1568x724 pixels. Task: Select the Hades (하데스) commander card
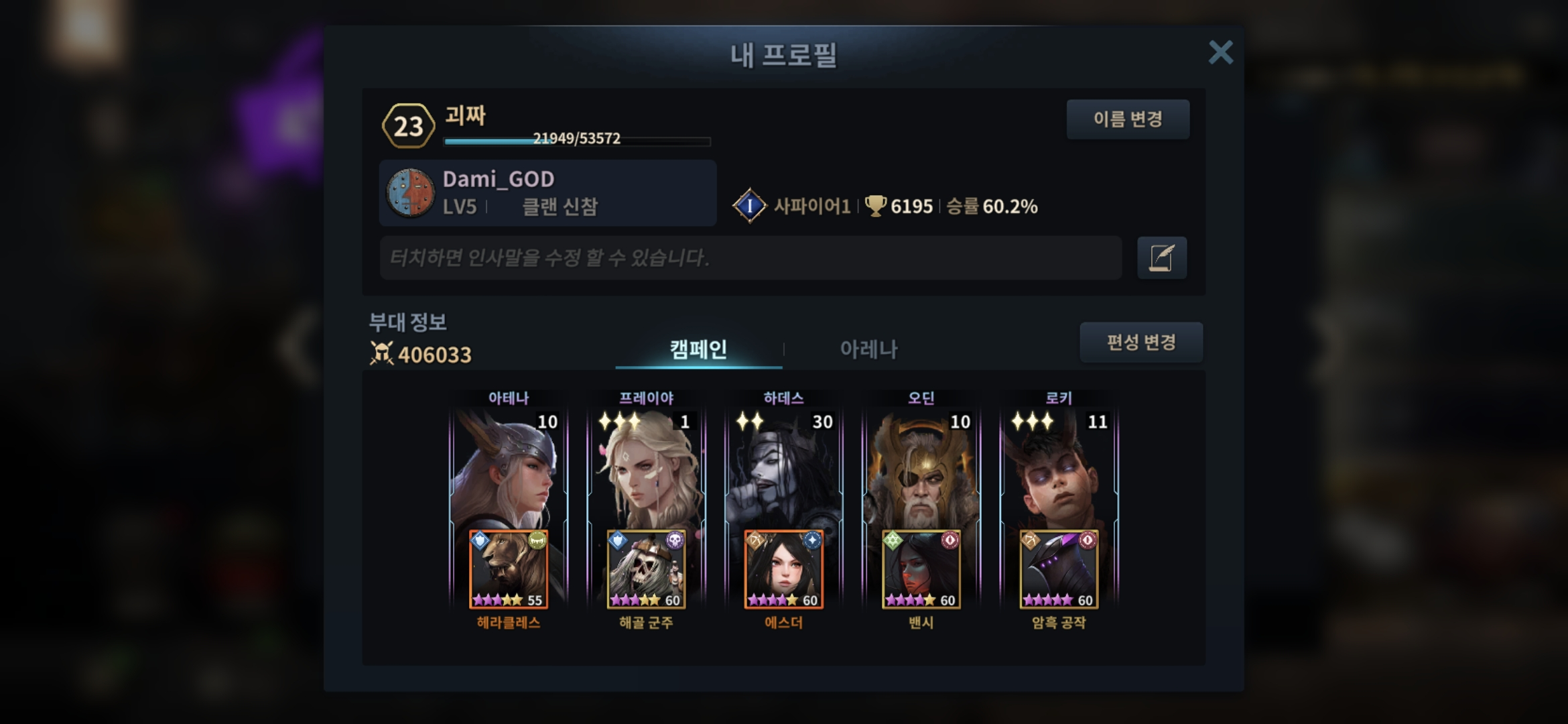coord(783,469)
